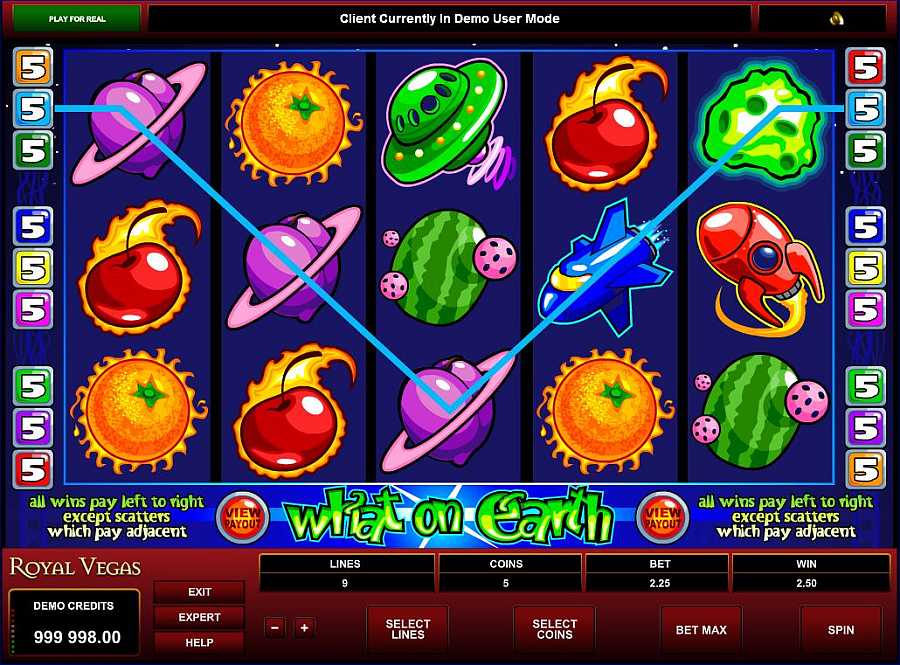Switch to Expert mode
Screen dimensions: 900x665
199,617
